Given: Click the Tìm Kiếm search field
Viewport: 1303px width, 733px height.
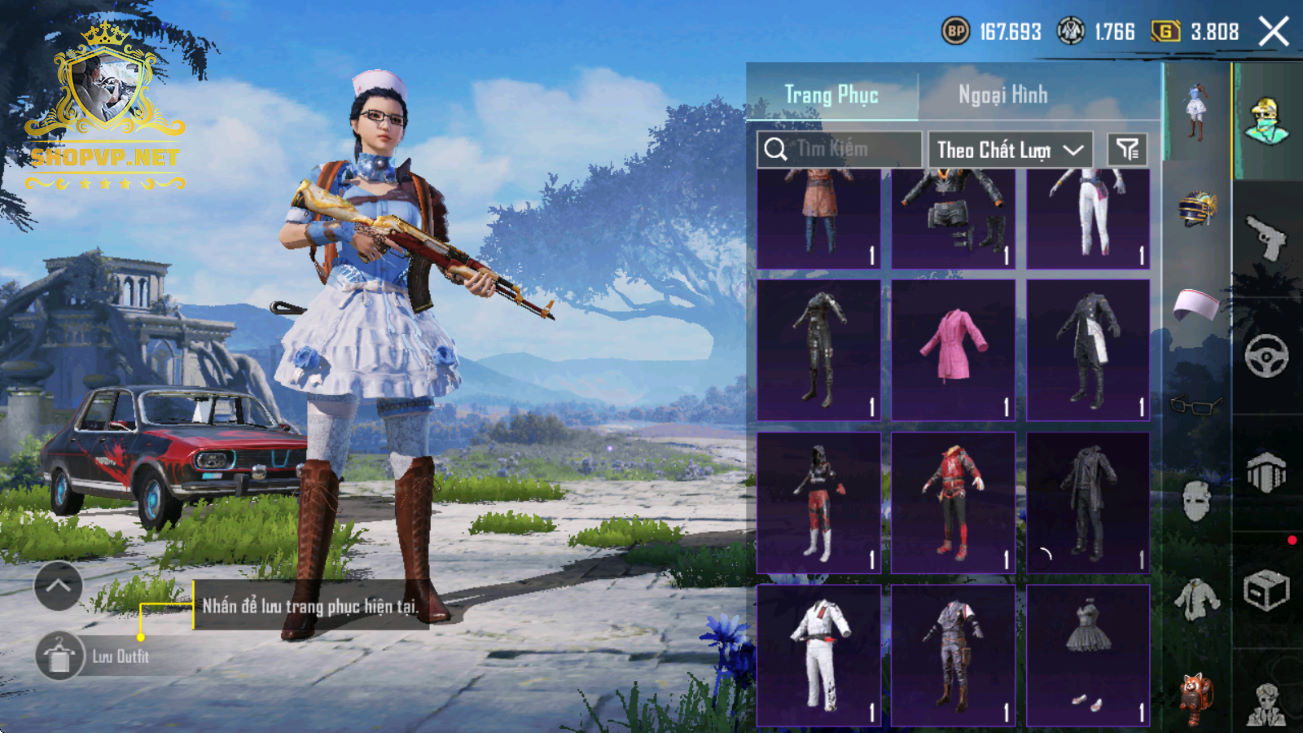Looking at the screenshot, I should point(840,150).
